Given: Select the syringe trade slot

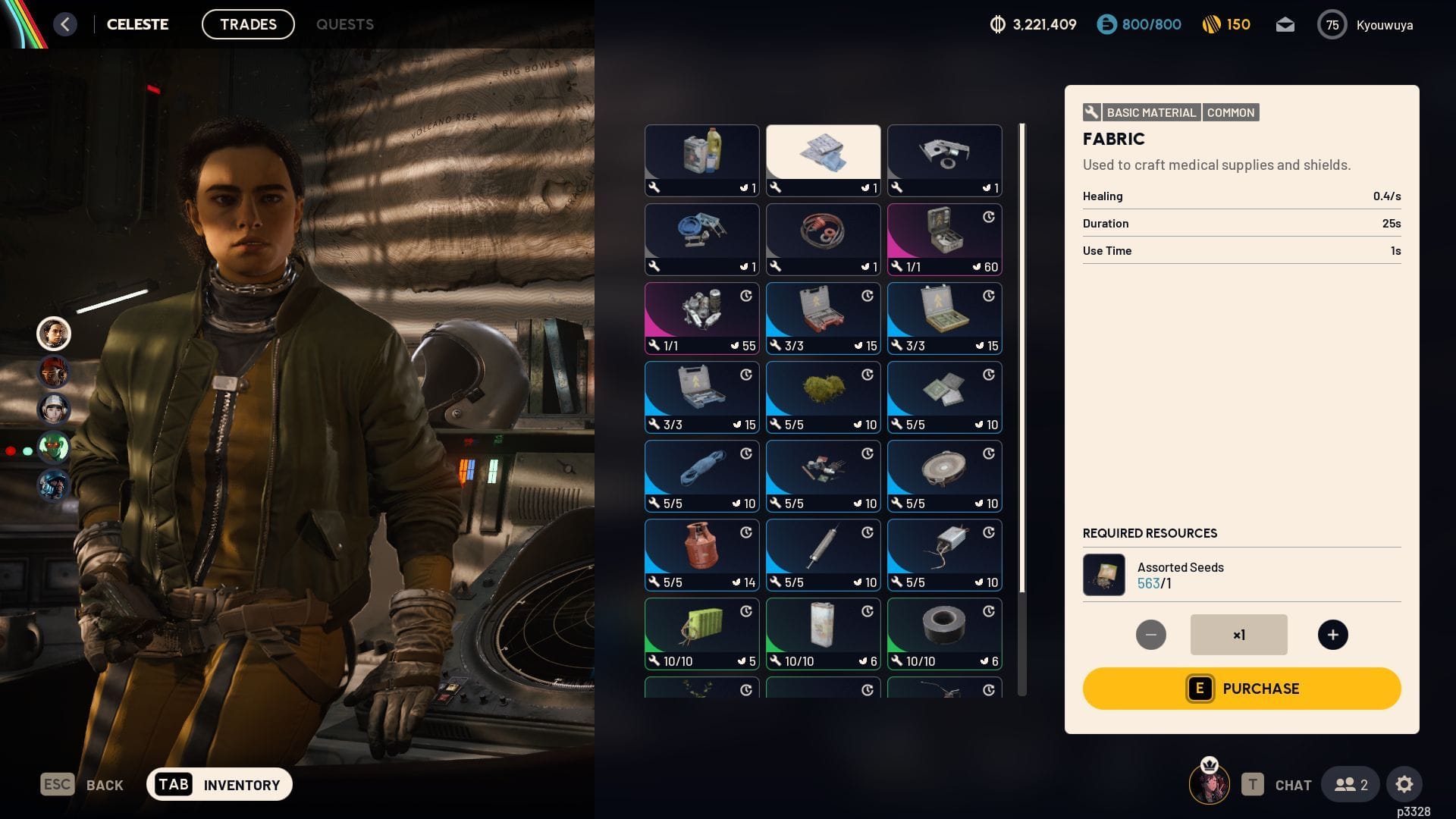Looking at the screenshot, I should click(x=823, y=554).
